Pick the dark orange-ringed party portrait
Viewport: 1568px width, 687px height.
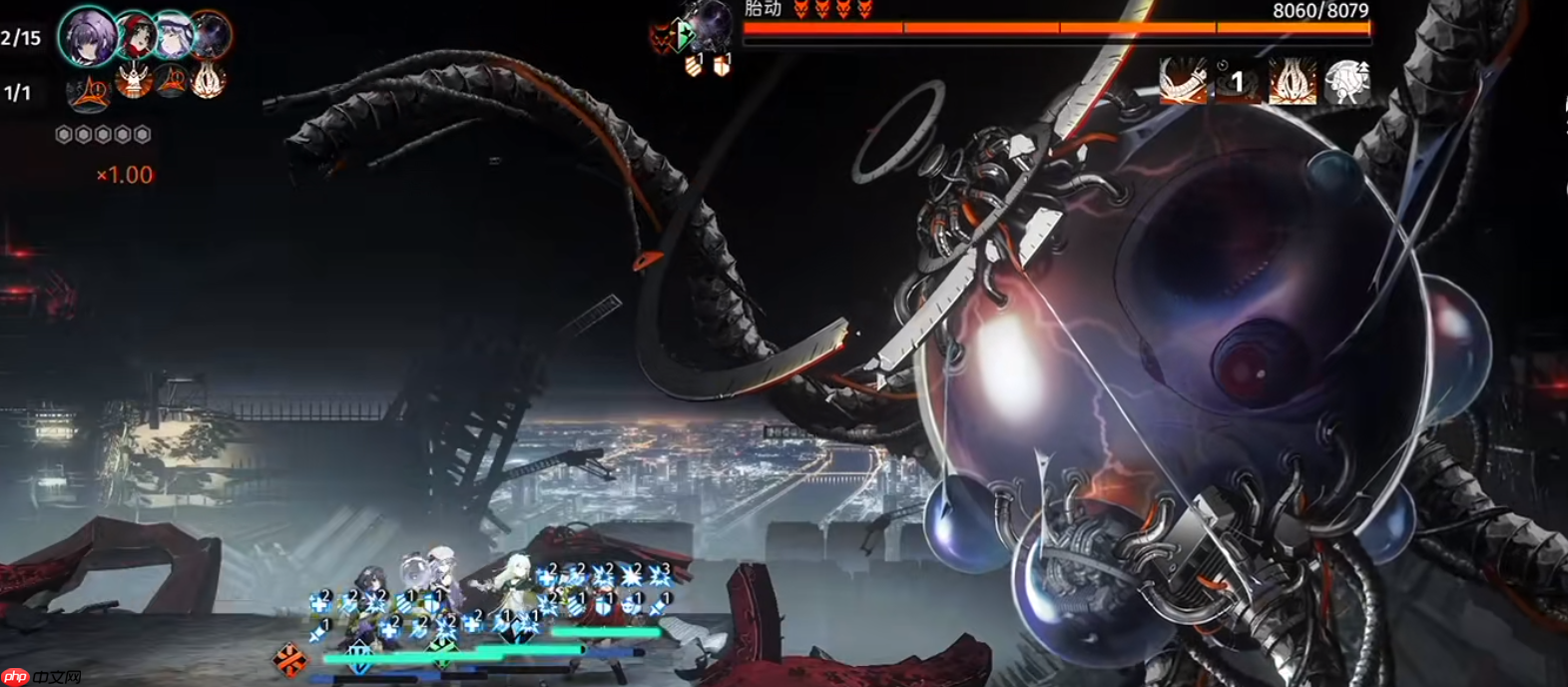pos(211,36)
